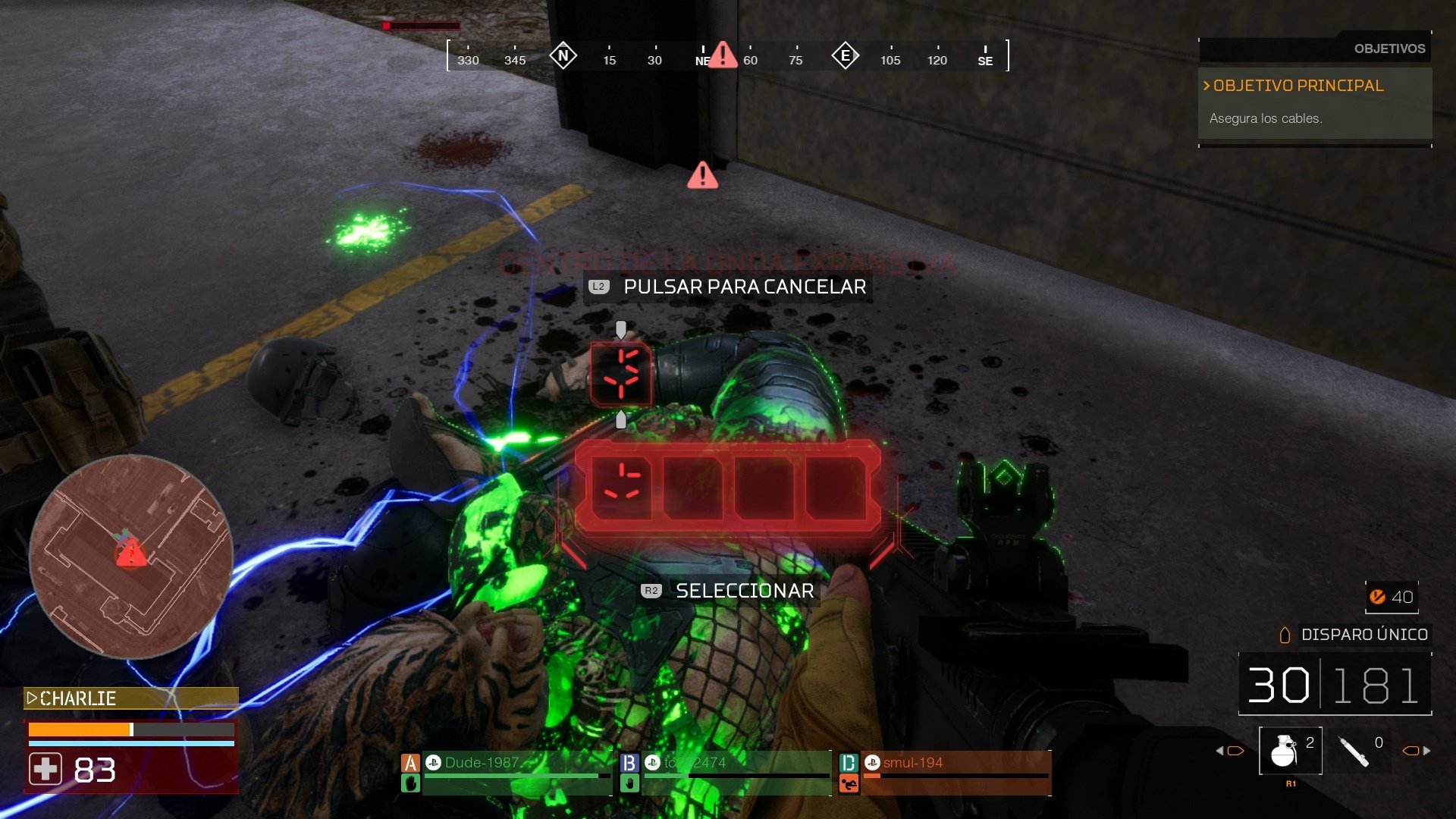Click the left orange arrow to switch equipment

pos(1230,749)
